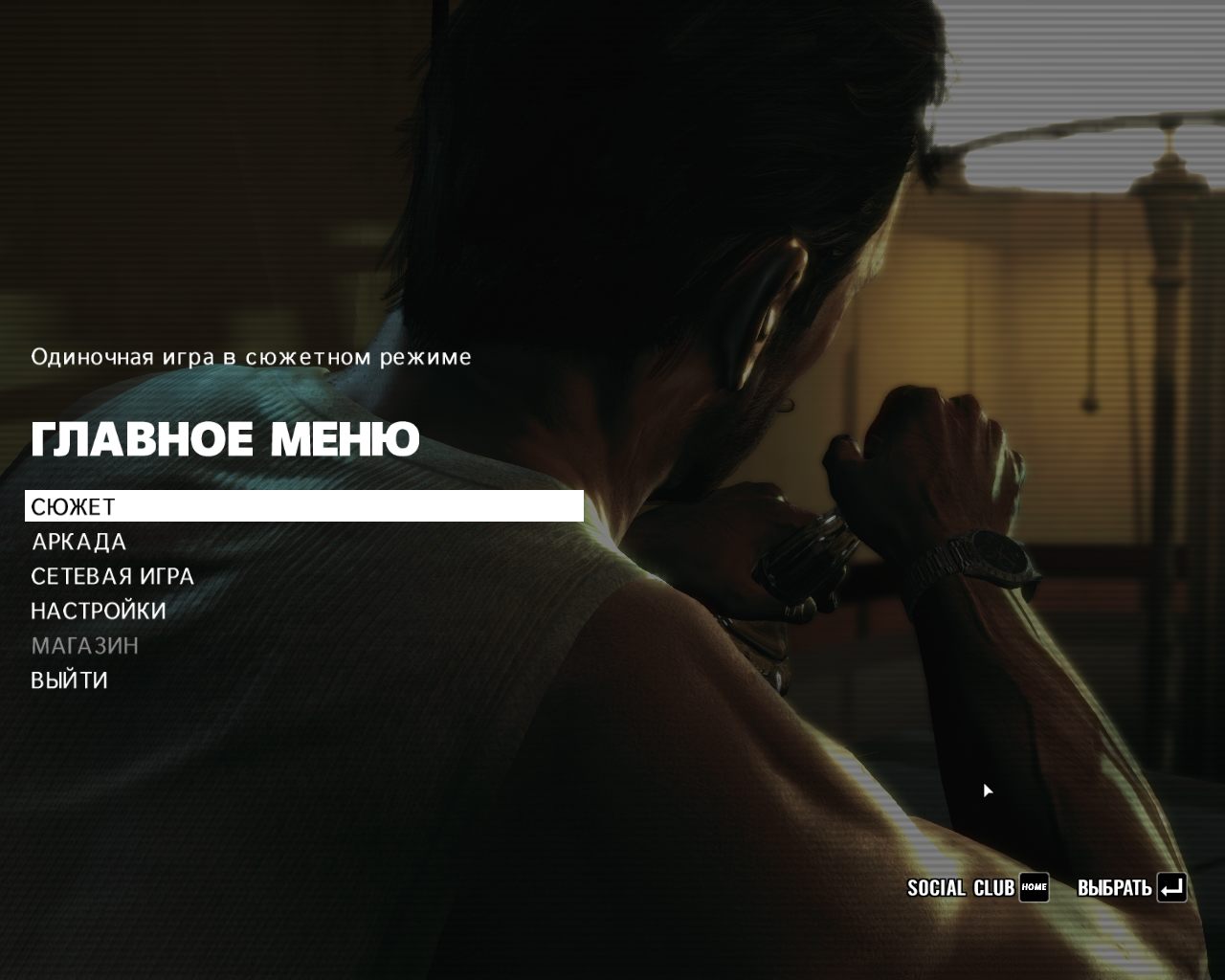Select the highlighted СЮЖЕТ story mode entry
This screenshot has height=980, width=1225.
click(74, 506)
